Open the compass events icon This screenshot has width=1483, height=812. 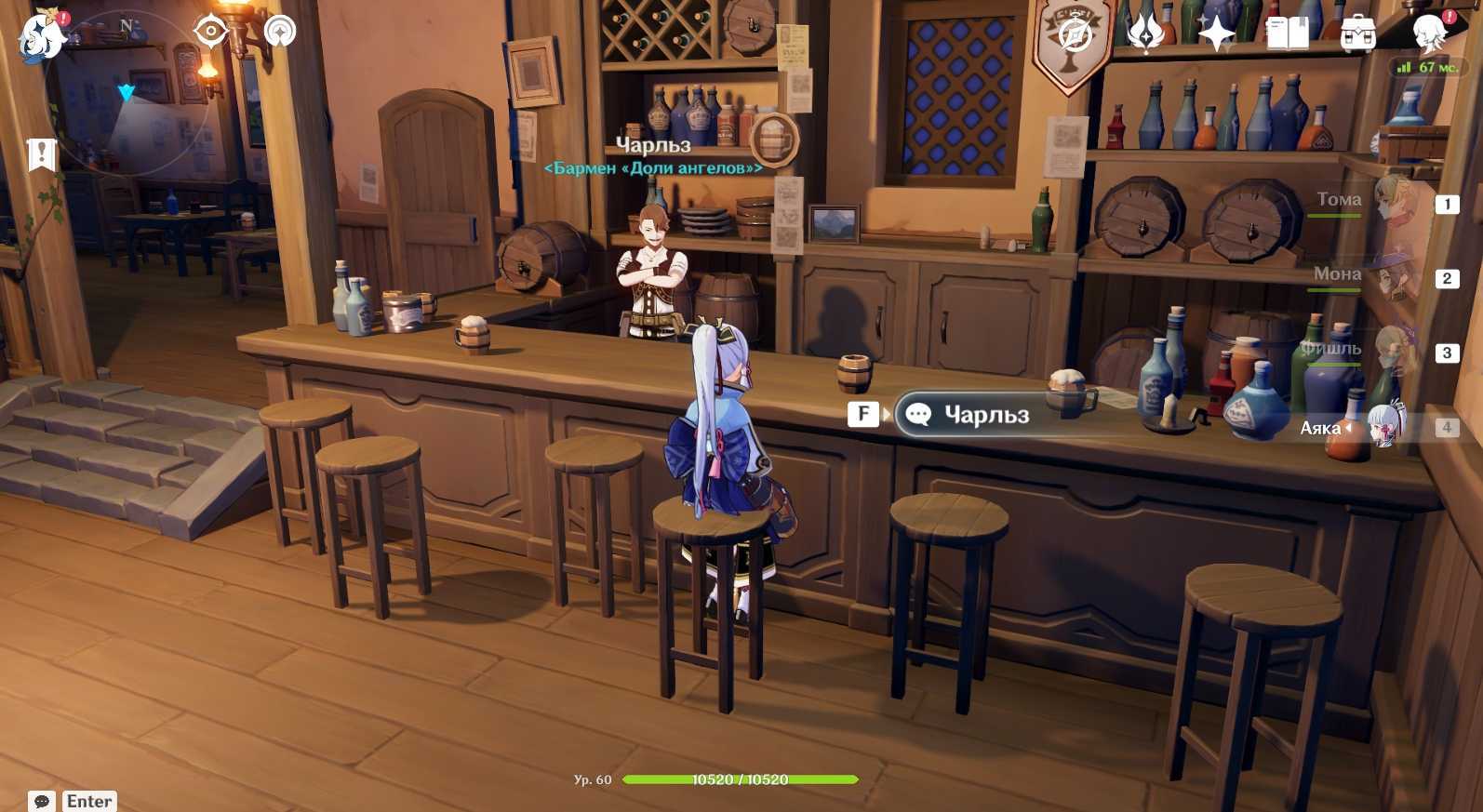click(x=1075, y=35)
